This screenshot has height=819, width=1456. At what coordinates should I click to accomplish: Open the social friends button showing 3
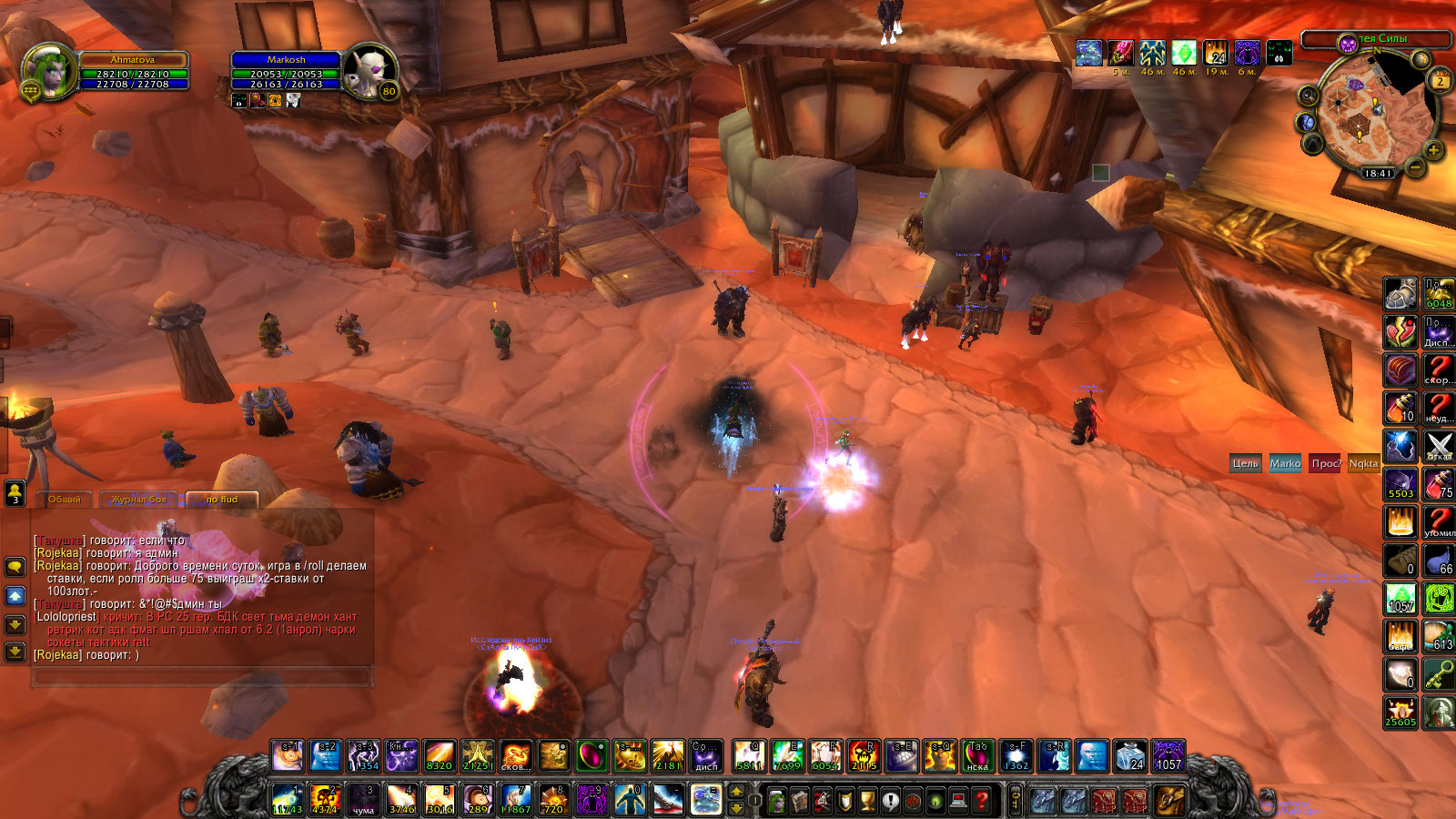tap(15, 493)
